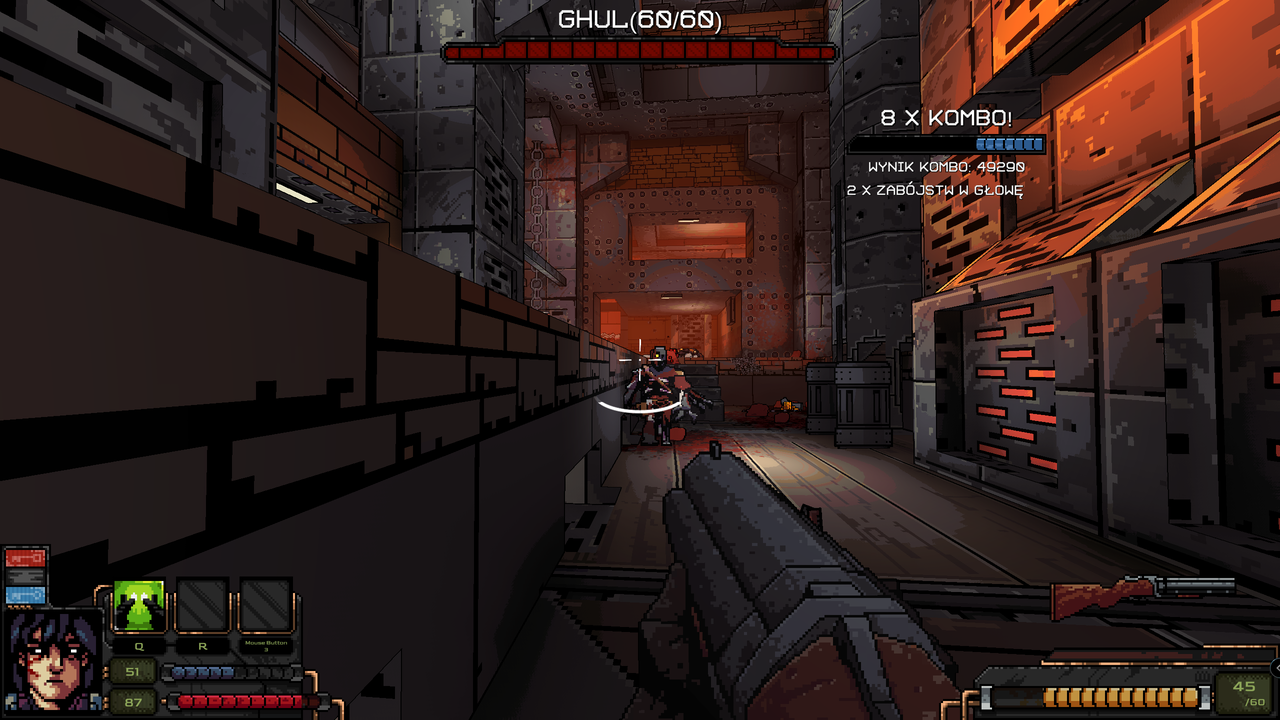Click the red card indicator above the portrait
This screenshot has width=1280, height=720.
click(25, 558)
